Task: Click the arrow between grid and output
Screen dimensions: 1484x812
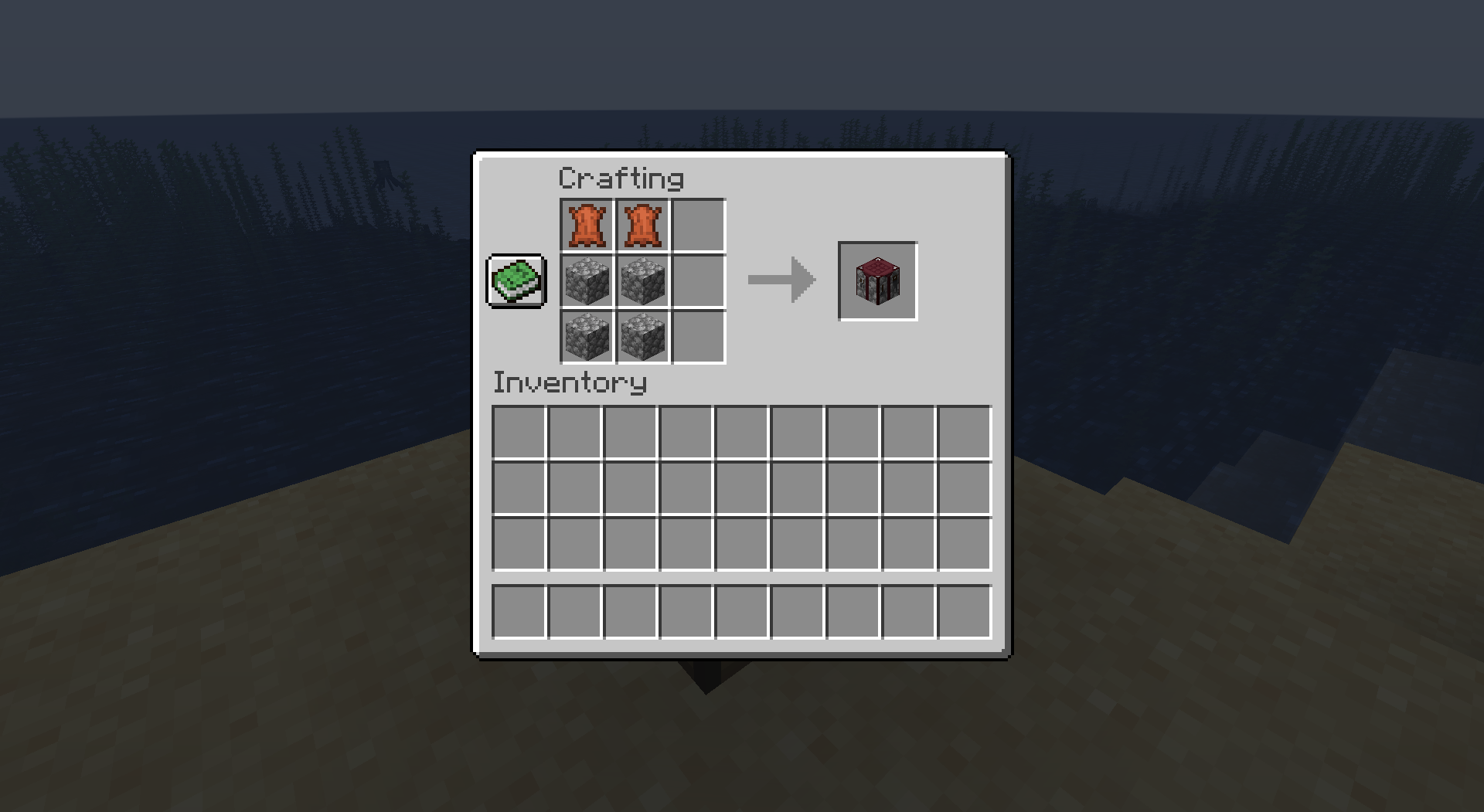Action: (x=779, y=280)
